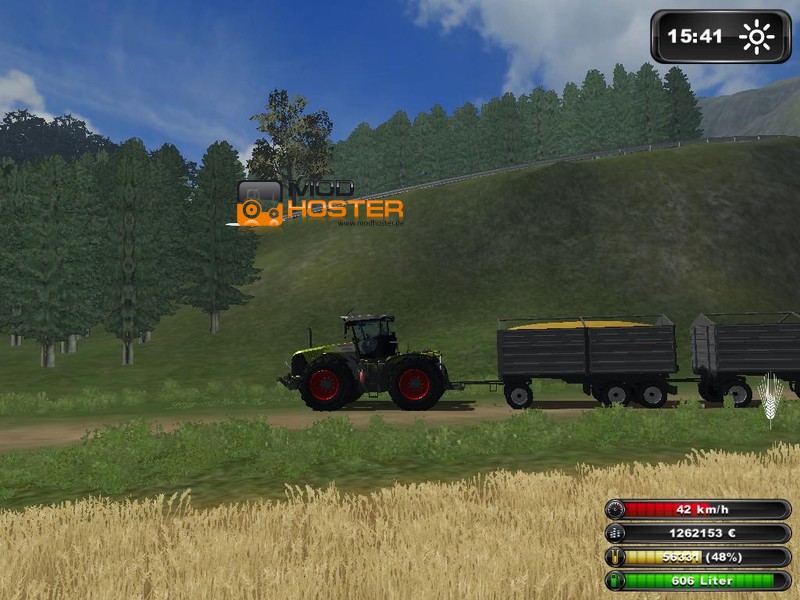Click the speedometer icon beside the speed

click(615, 509)
